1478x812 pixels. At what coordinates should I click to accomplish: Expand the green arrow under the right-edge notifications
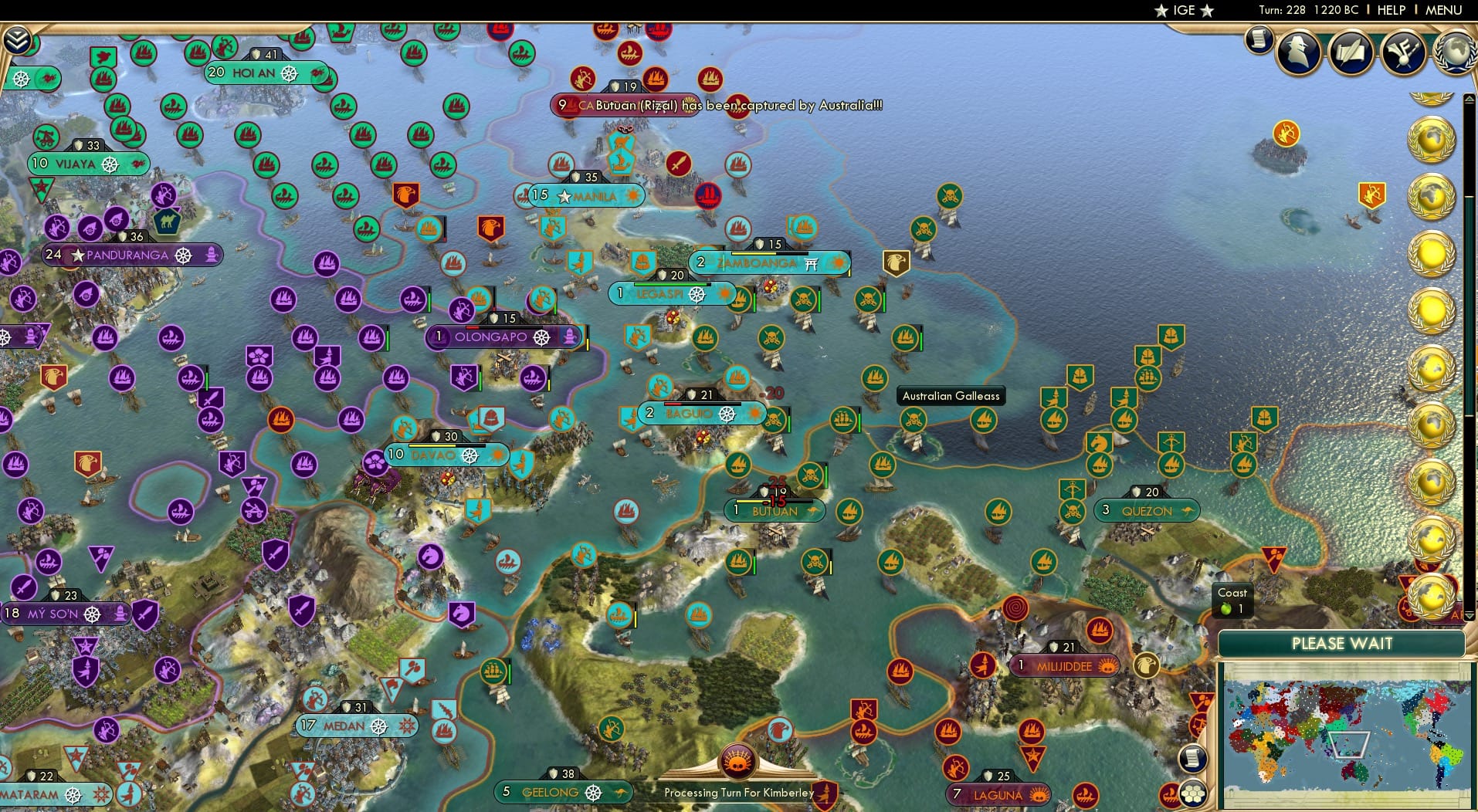tap(1469, 615)
